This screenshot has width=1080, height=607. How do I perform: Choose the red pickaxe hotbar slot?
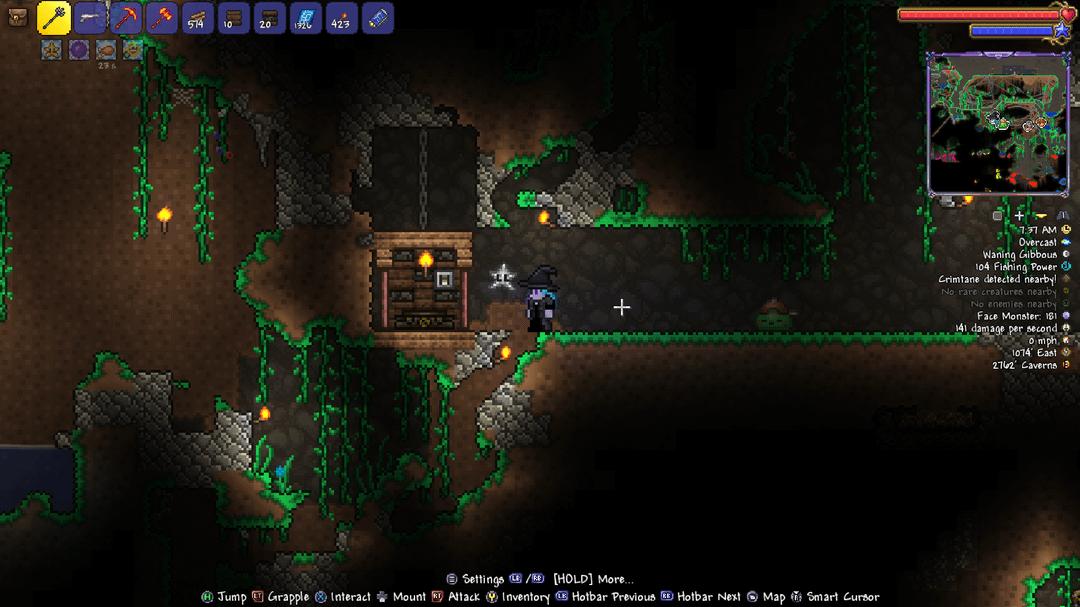[x=126, y=18]
